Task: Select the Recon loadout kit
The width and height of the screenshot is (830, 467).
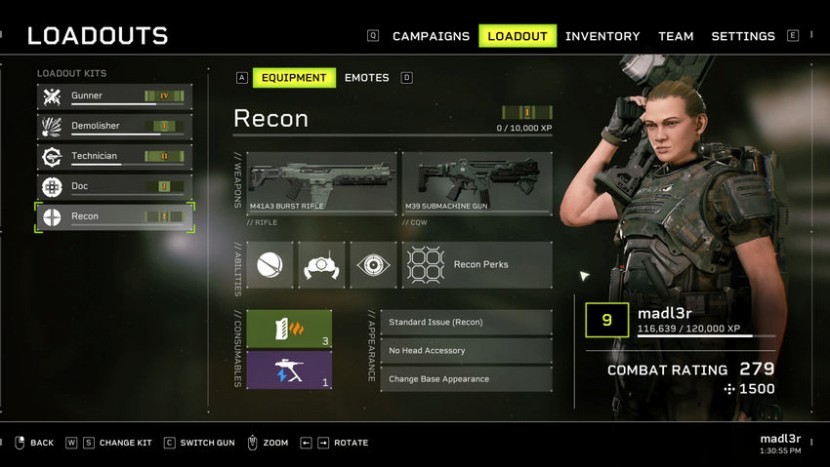Action: (x=114, y=216)
